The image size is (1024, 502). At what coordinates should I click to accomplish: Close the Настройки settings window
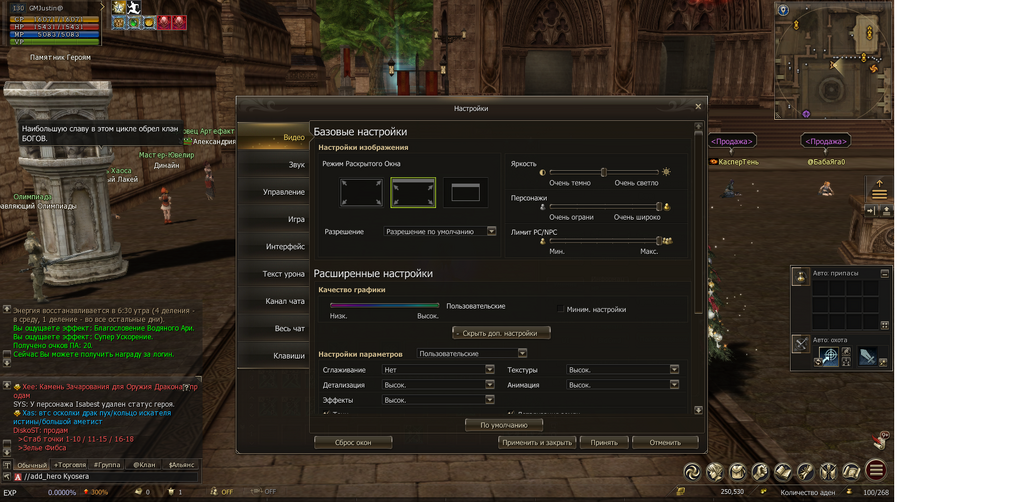click(x=698, y=107)
